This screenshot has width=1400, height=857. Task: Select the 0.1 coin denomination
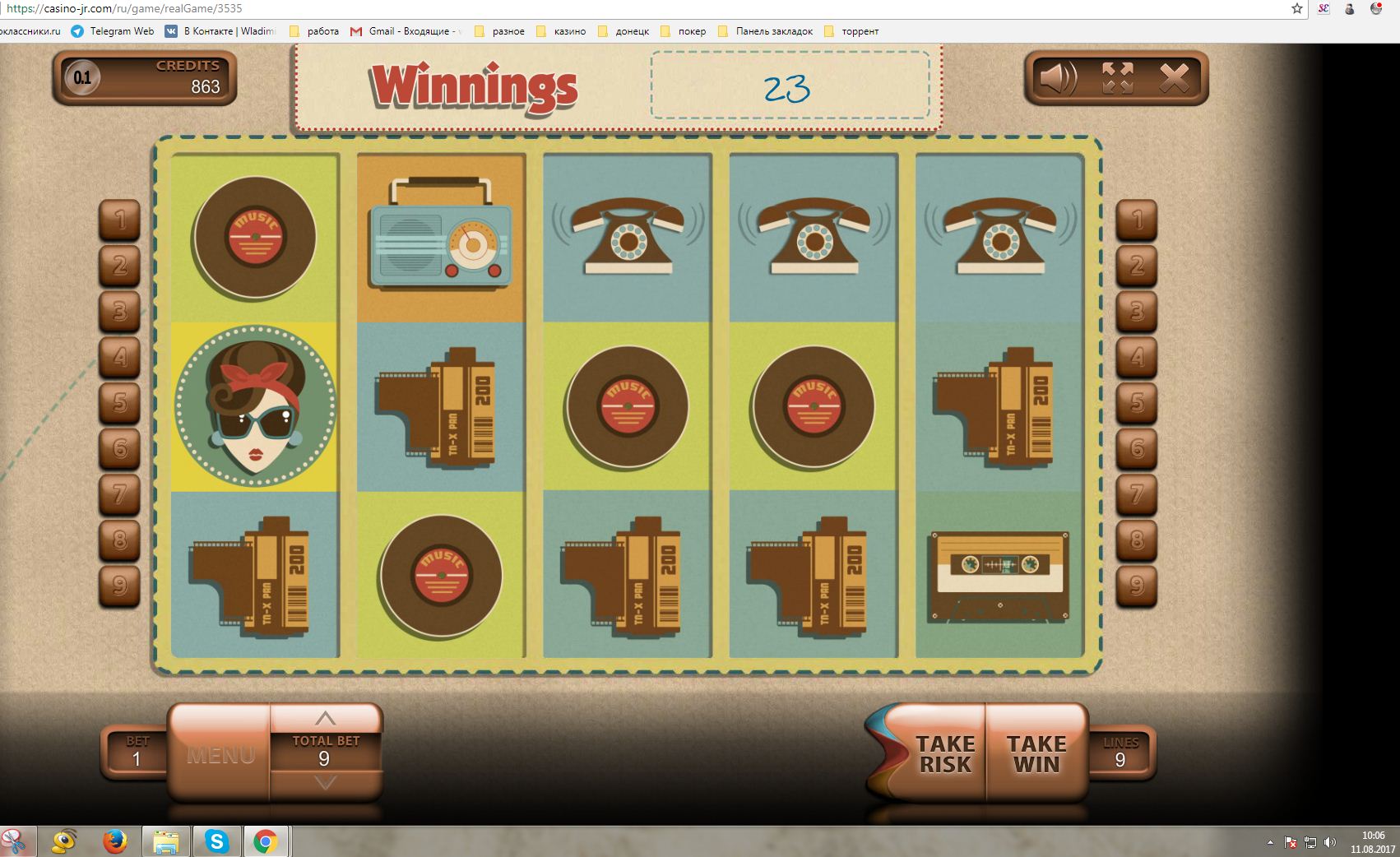coord(82,79)
